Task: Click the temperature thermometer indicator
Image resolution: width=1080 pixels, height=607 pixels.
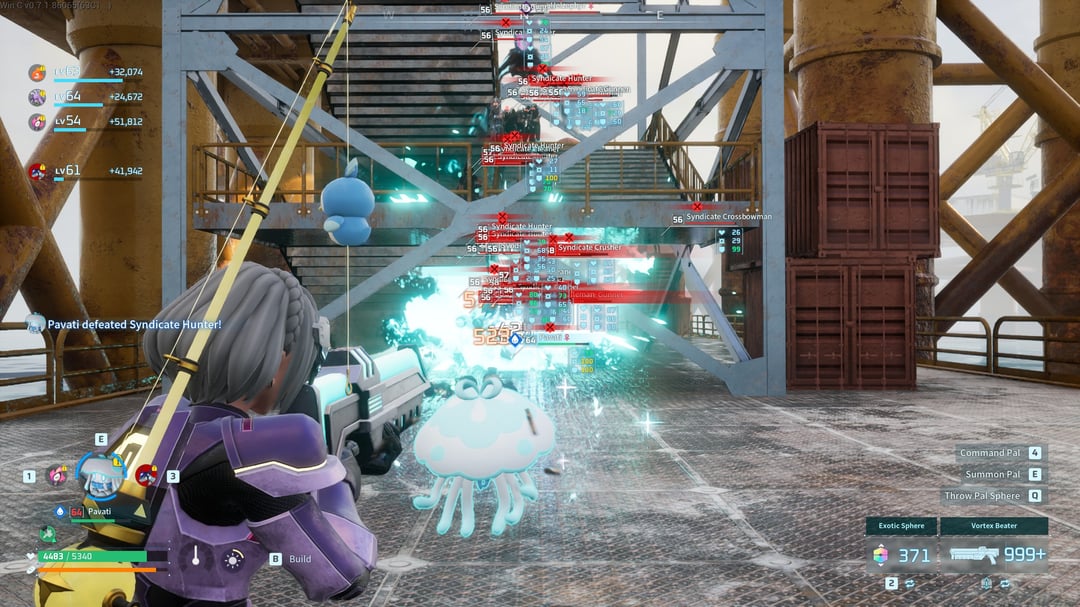Action: (x=196, y=557)
